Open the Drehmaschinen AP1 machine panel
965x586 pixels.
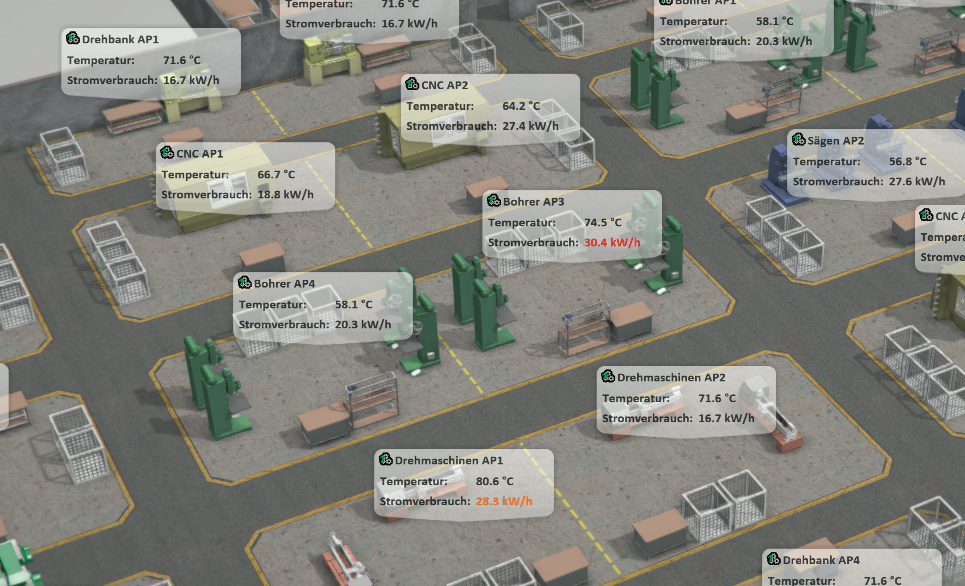463,482
